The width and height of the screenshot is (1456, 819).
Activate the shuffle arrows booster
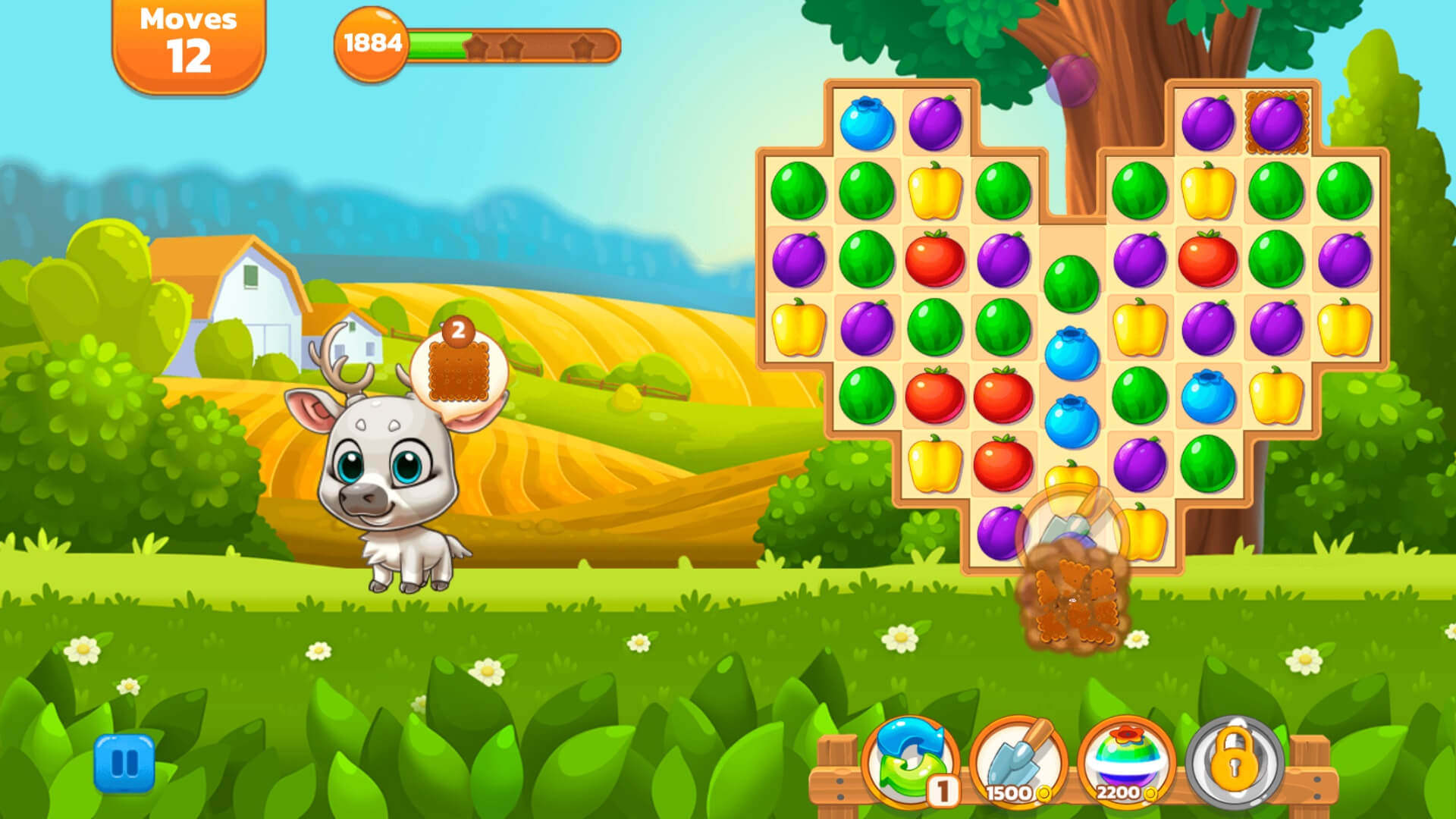(910, 761)
